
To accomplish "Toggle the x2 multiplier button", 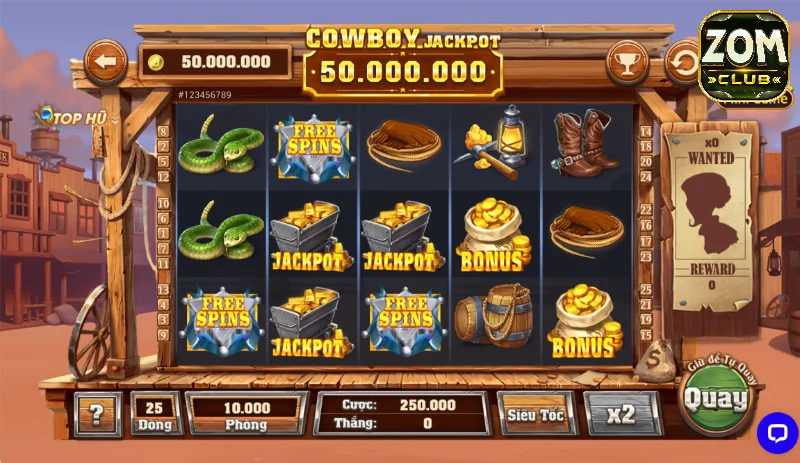I will [621, 414].
